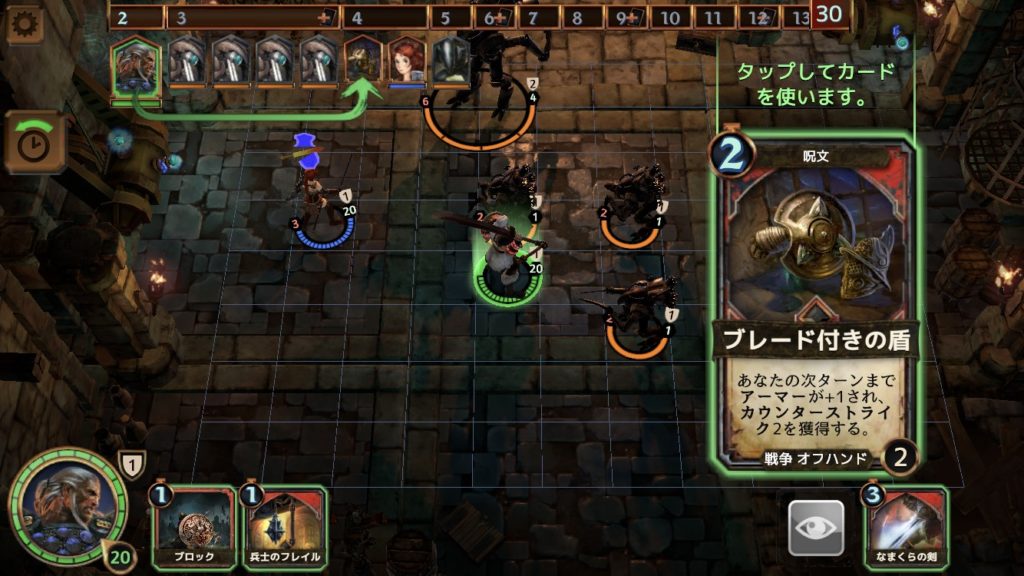Select the ブロック card in hand

(194, 527)
